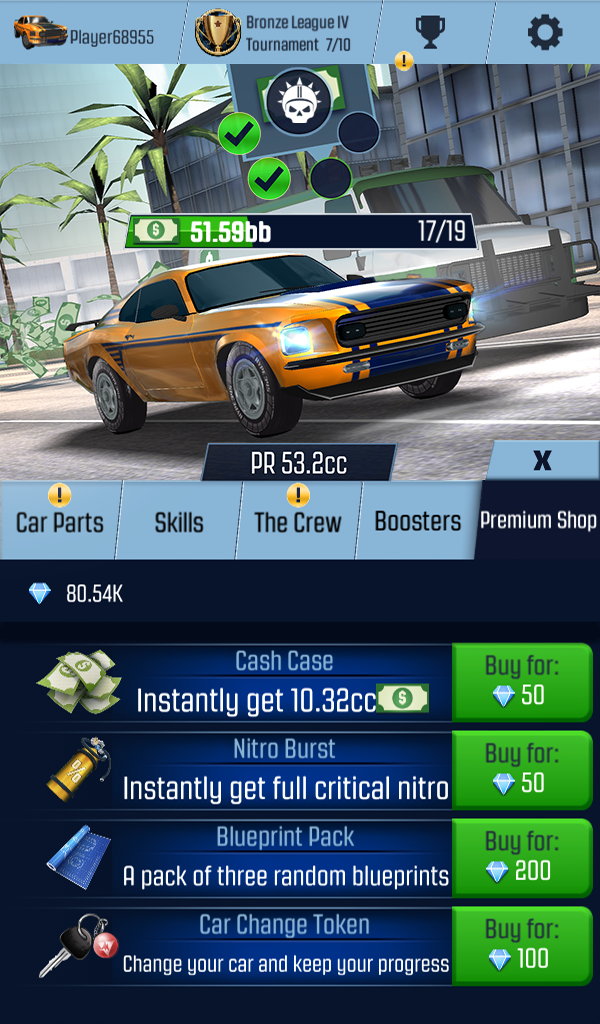The width and height of the screenshot is (600, 1024).
Task: Purchase the Blueprint Pack for 200 gems
Action: (521, 857)
